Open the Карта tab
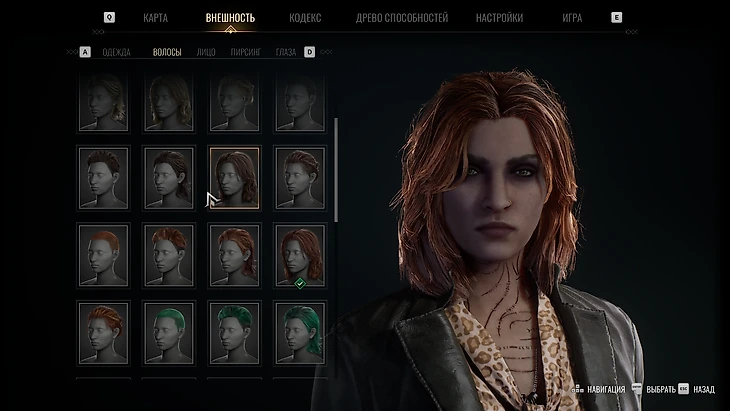730x411 pixels. tap(155, 18)
